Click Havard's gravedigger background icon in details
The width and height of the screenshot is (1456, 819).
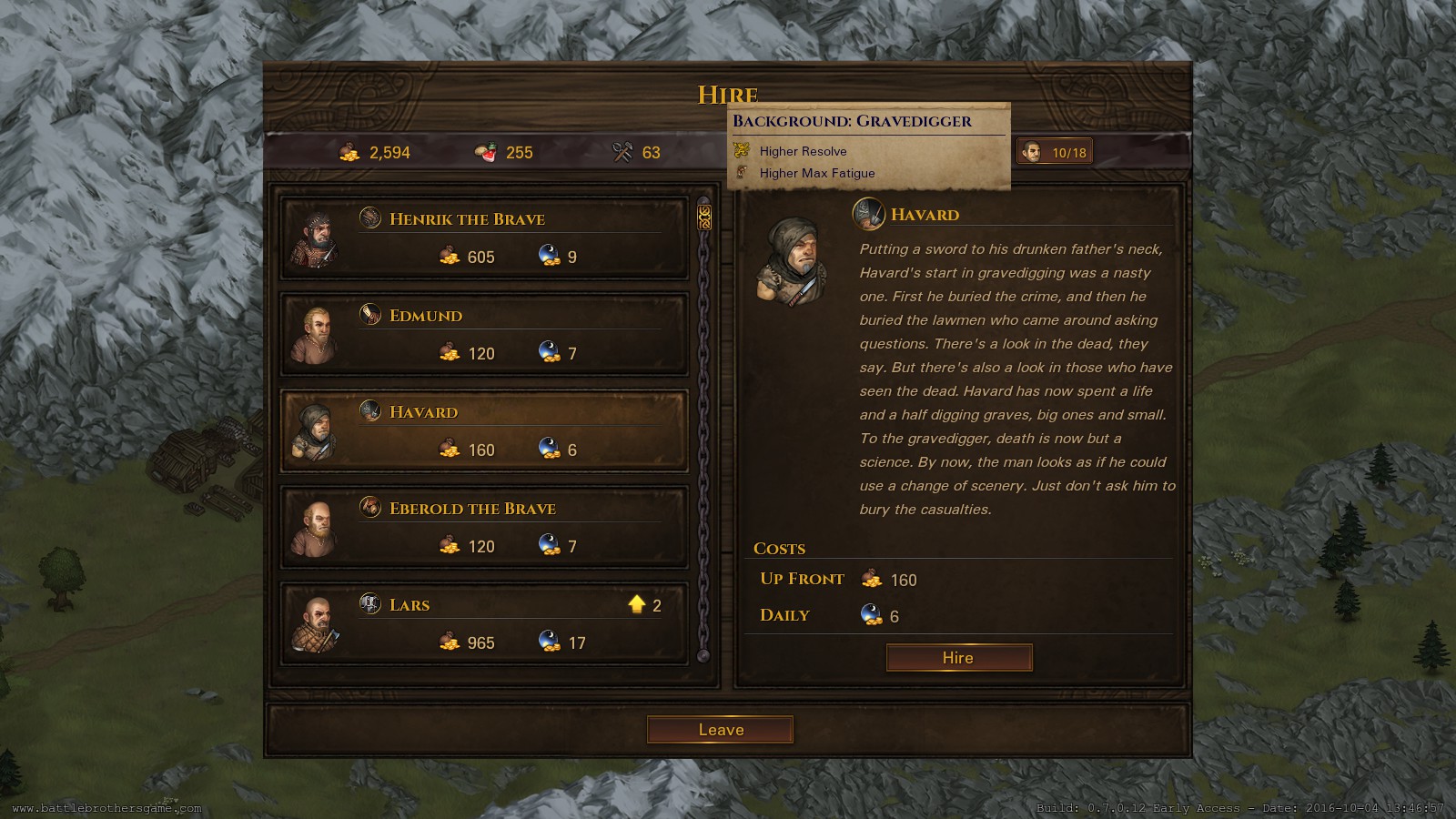868,214
